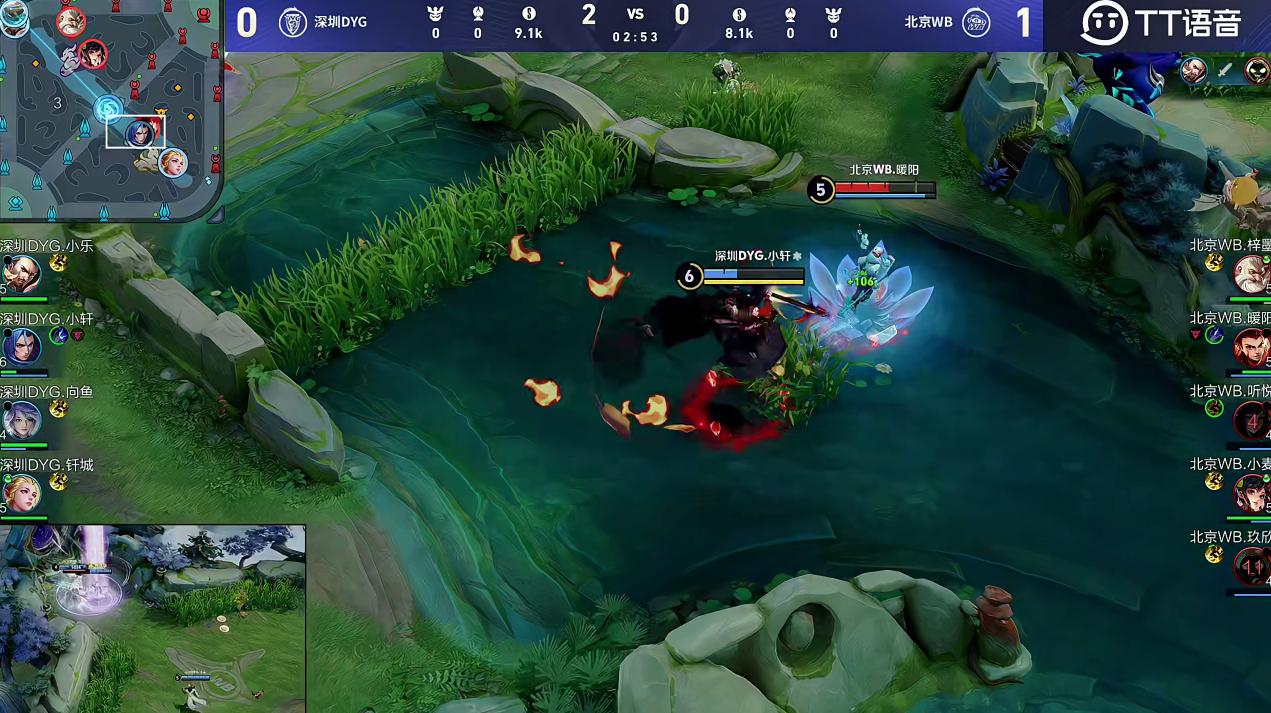Pick 深圳DYG.钎城's hero portrait

pos(20,493)
